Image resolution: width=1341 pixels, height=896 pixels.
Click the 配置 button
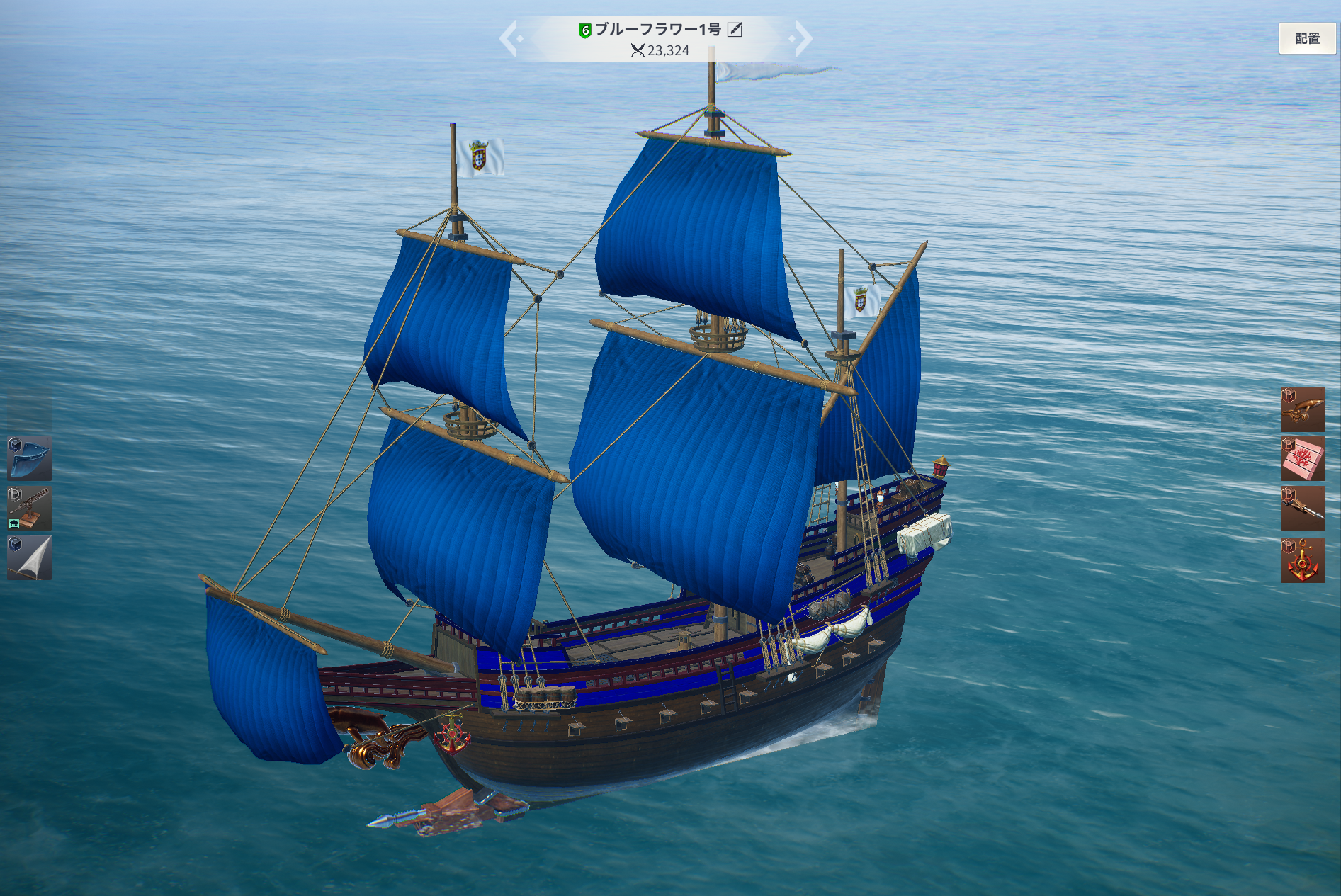click(x=1307, y=39)
